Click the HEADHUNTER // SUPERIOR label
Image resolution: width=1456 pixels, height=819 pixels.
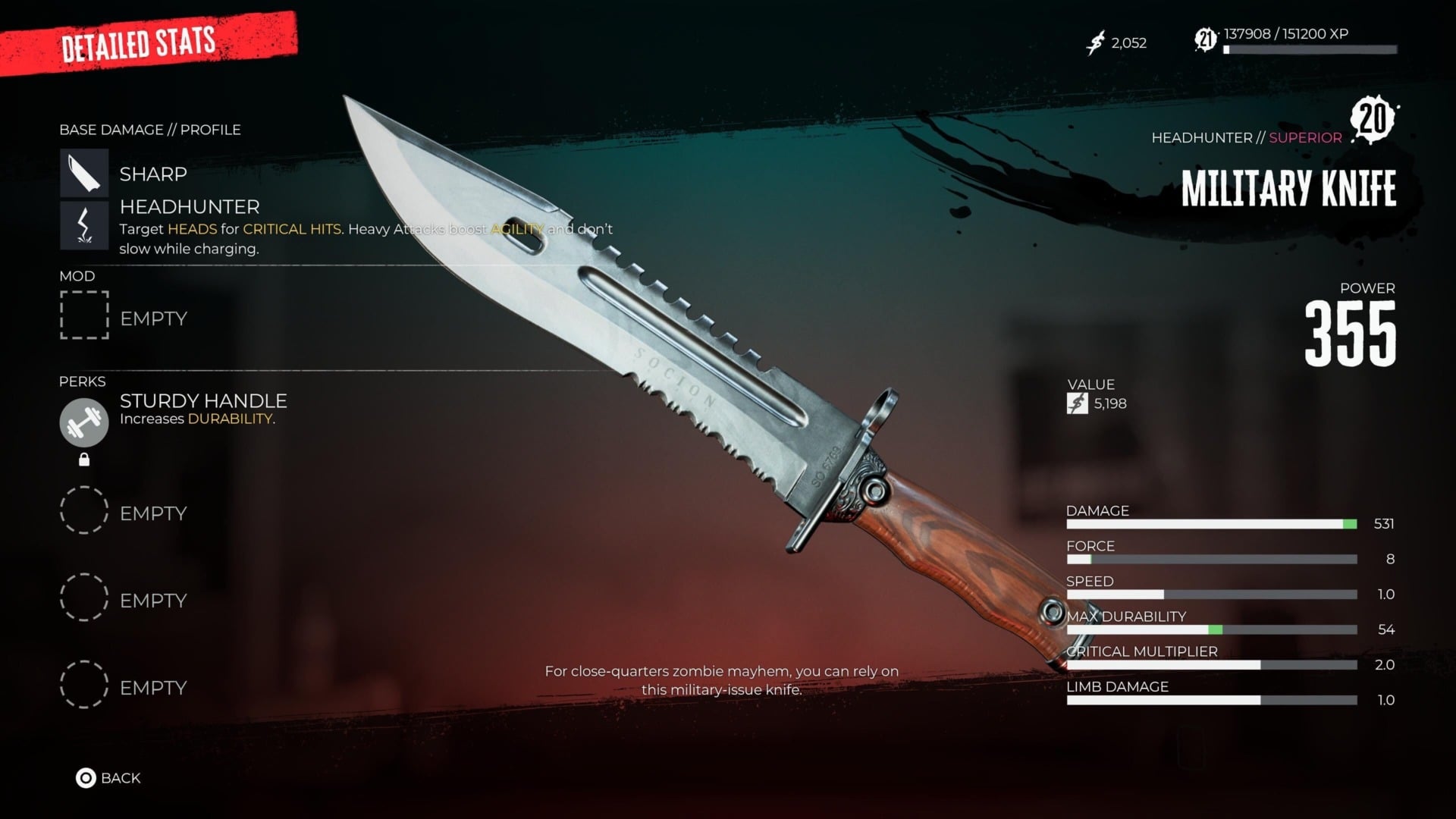[1247, 137]
